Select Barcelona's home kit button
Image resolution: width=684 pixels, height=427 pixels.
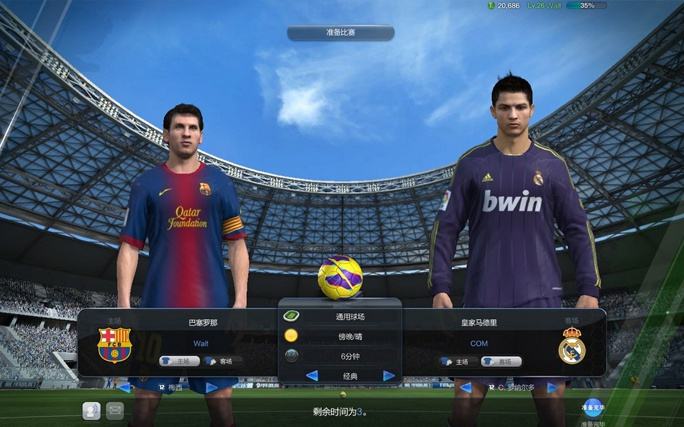click(x=179, y=361)
